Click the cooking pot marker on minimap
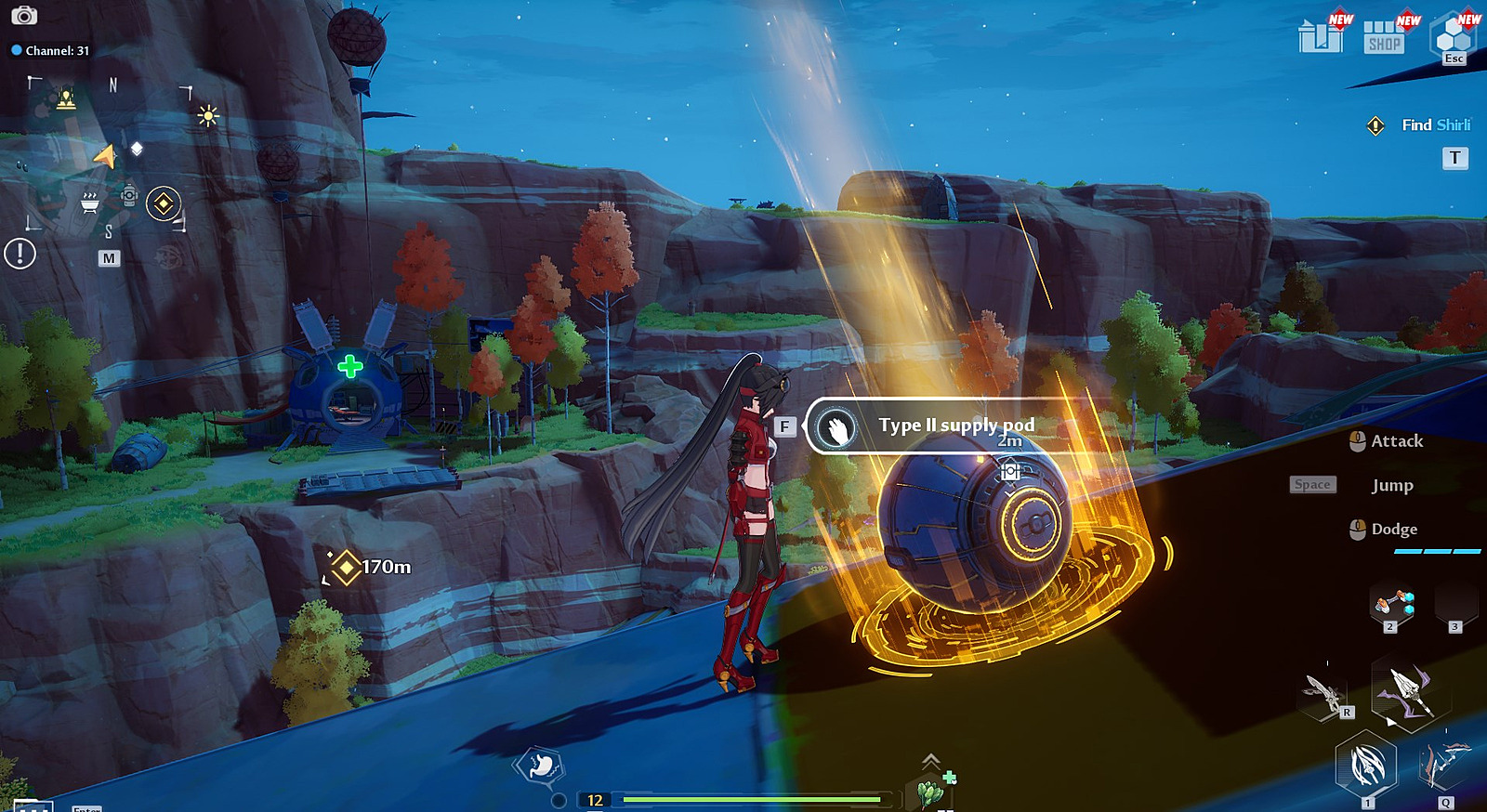Image resolution: width=1487 pixels, height=812 pixels. click(x=90, y=203)
